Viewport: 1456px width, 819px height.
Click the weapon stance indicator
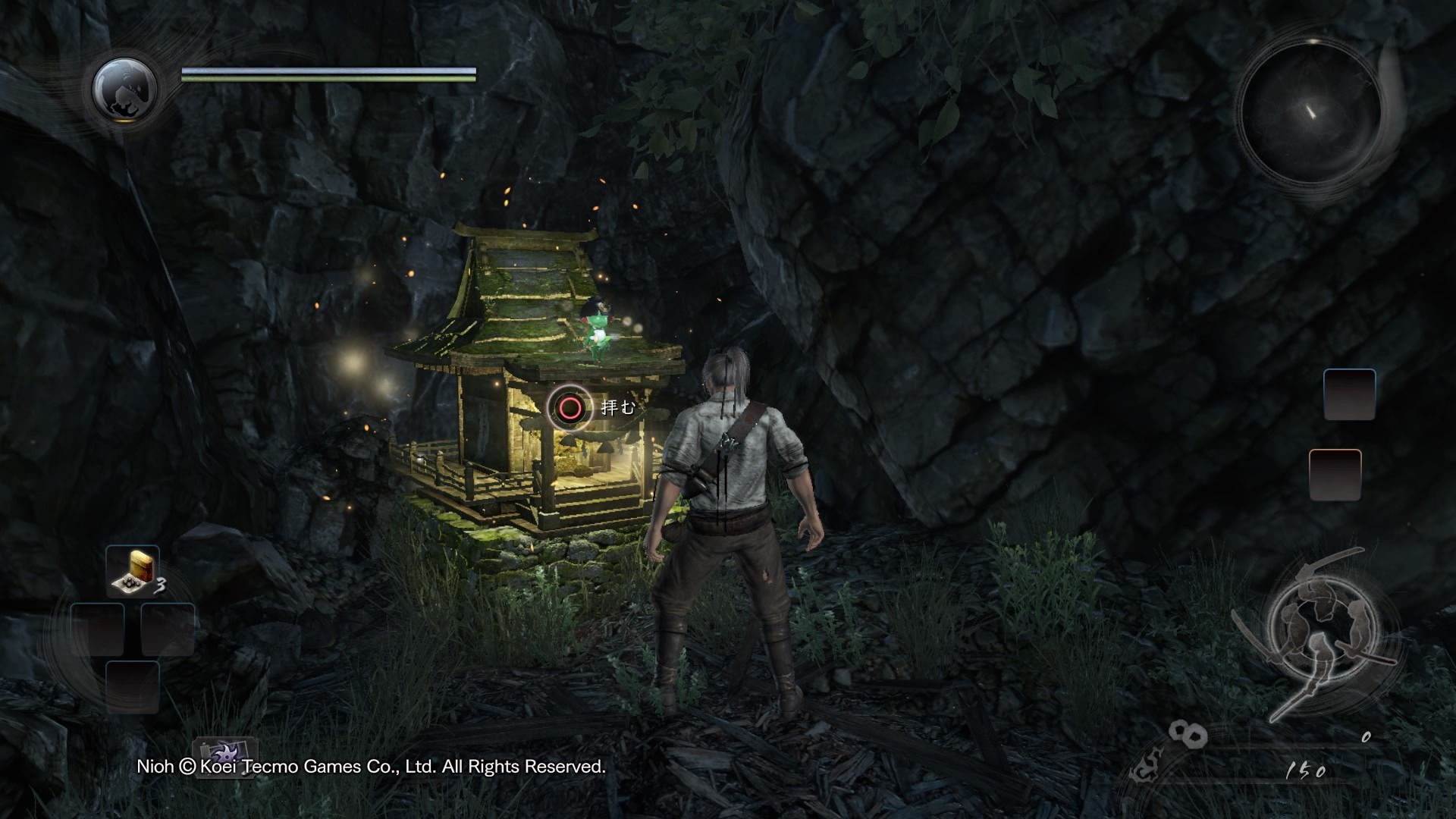pos(1312,631)
